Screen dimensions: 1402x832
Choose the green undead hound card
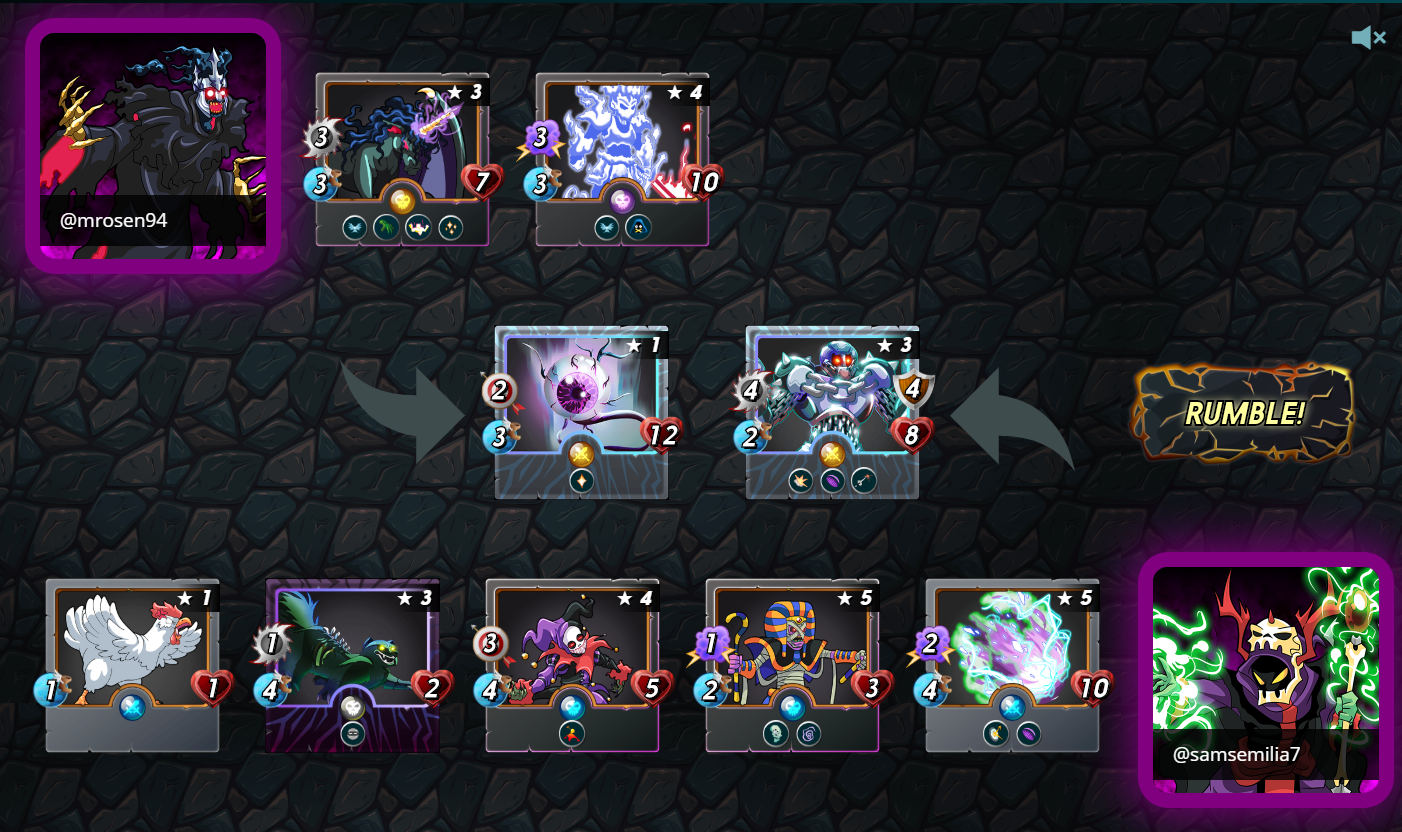tap(352, 665)
